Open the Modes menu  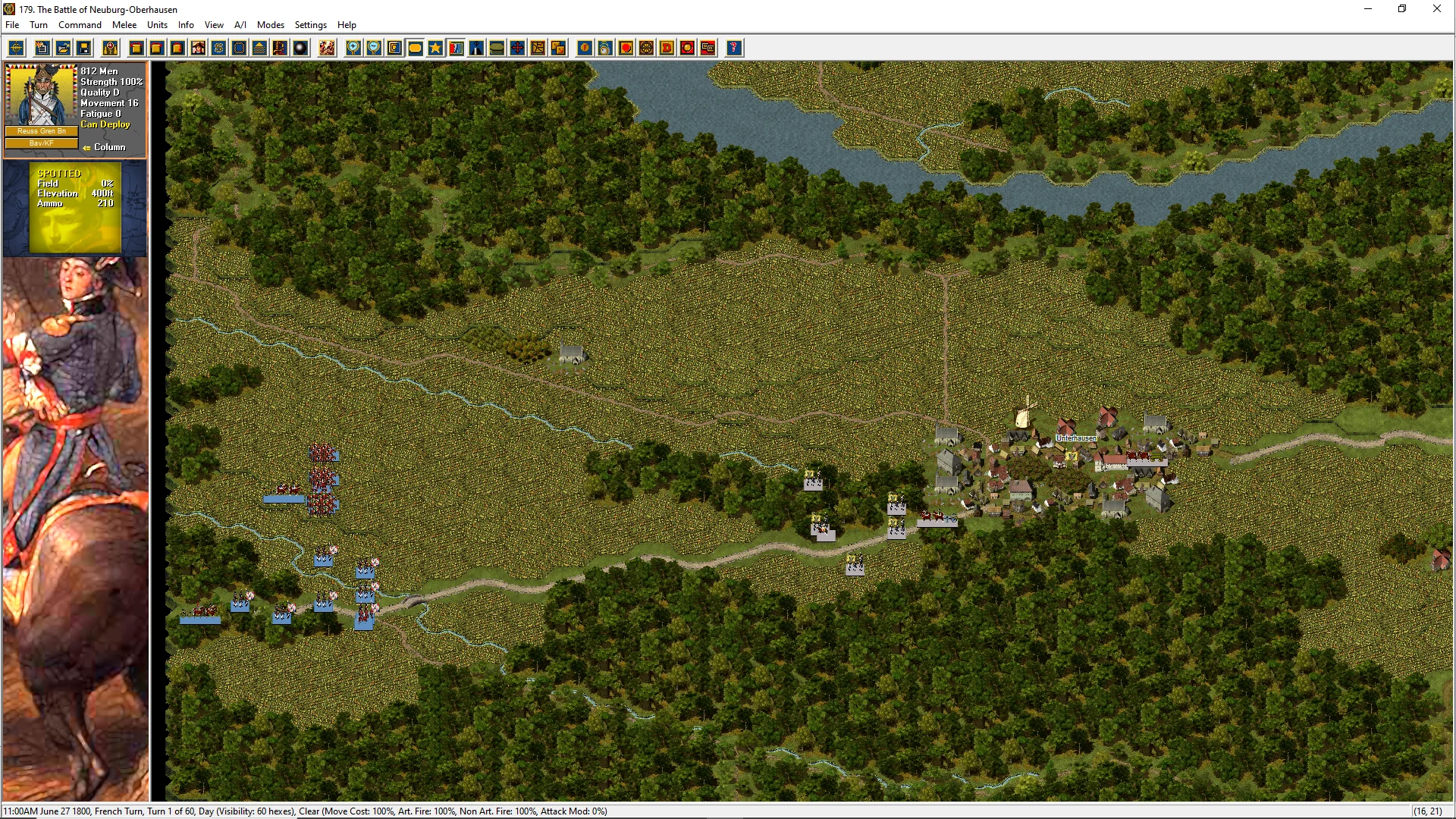pos(270,25)
